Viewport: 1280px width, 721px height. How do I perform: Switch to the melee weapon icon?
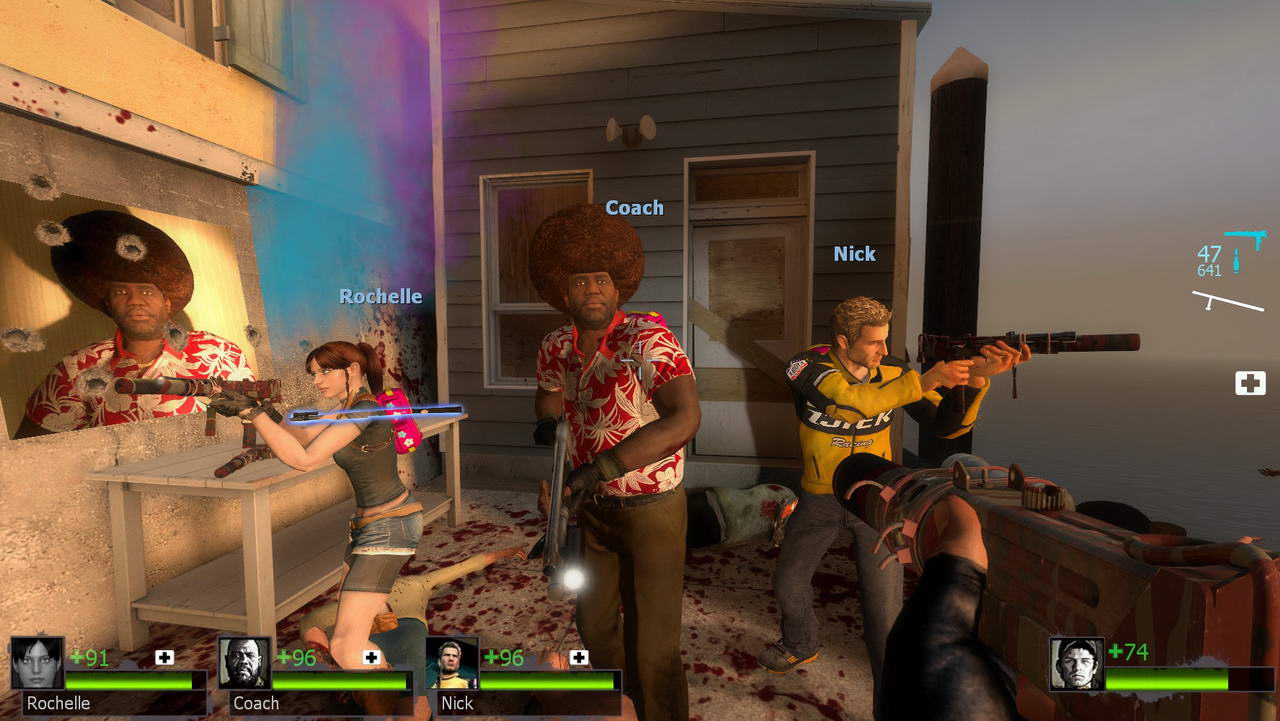[x=1228, y=300]
